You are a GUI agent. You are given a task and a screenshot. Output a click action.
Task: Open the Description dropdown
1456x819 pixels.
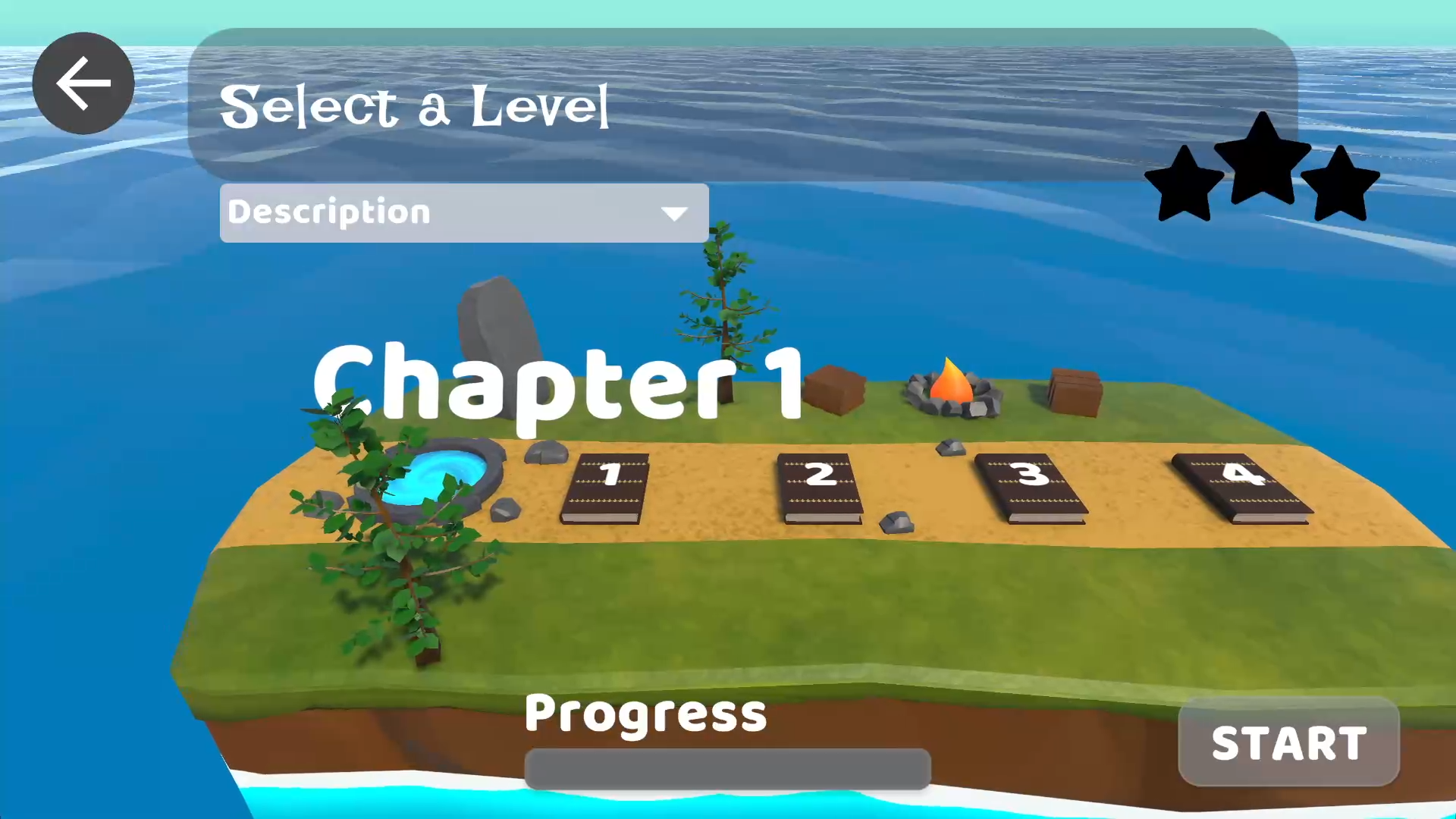pos(463,212)
